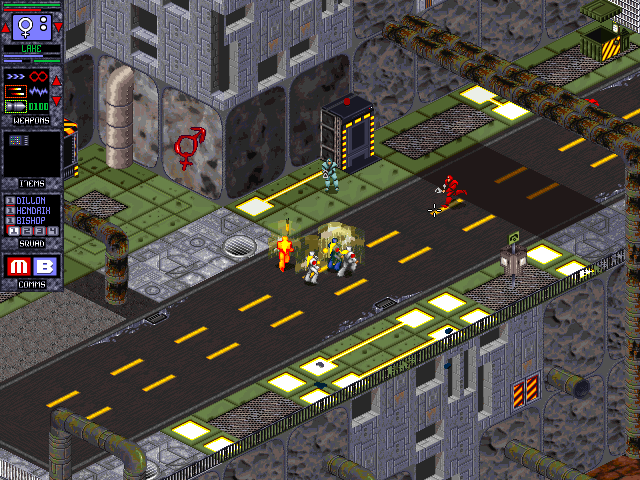Select the bullet shell weapon slot
Screen dimensions: 640x480
click(16, 105)
